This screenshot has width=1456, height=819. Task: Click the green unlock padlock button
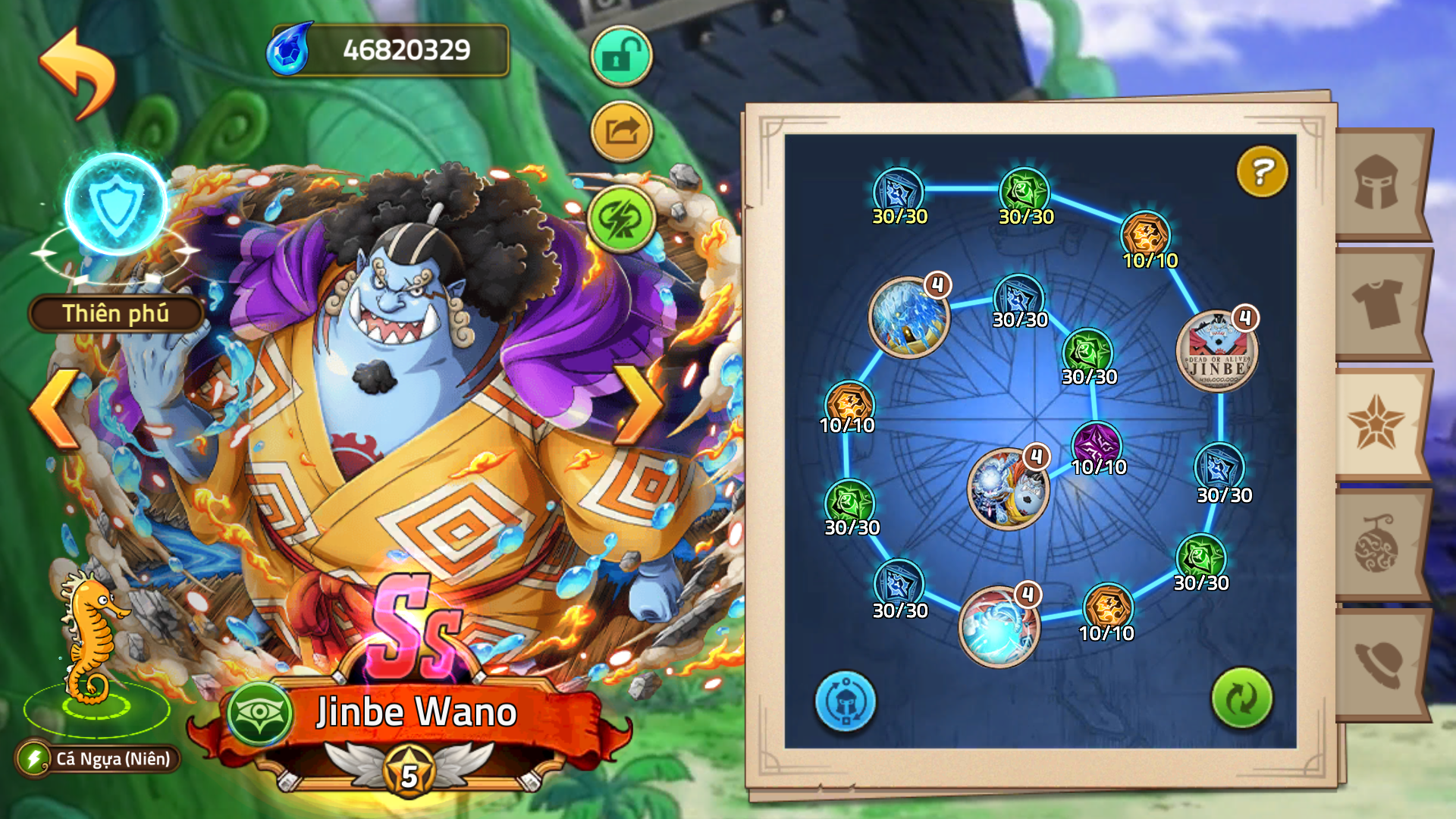(x=621, y=55)
